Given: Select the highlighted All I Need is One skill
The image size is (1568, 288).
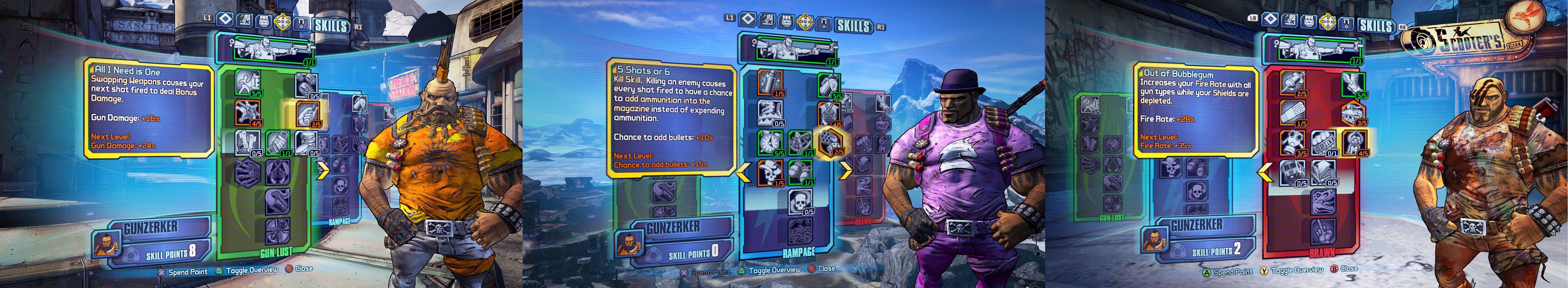Looking at the screenshot, I should pos(308,113).
